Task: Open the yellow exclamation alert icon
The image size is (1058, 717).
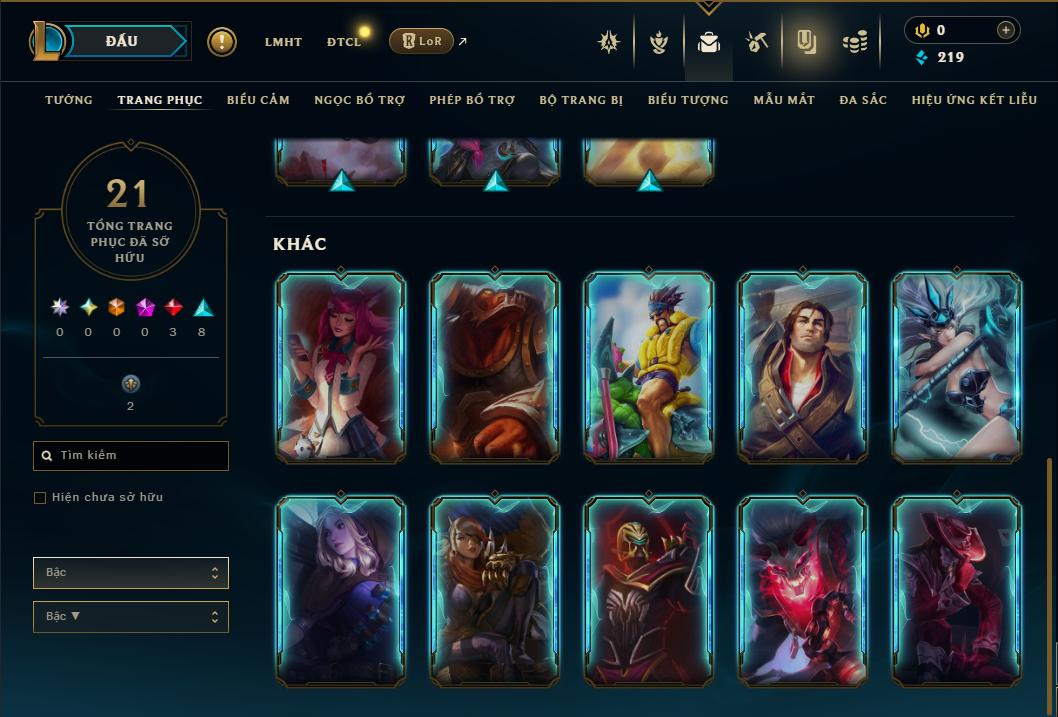Action: (x=222, y=42)
